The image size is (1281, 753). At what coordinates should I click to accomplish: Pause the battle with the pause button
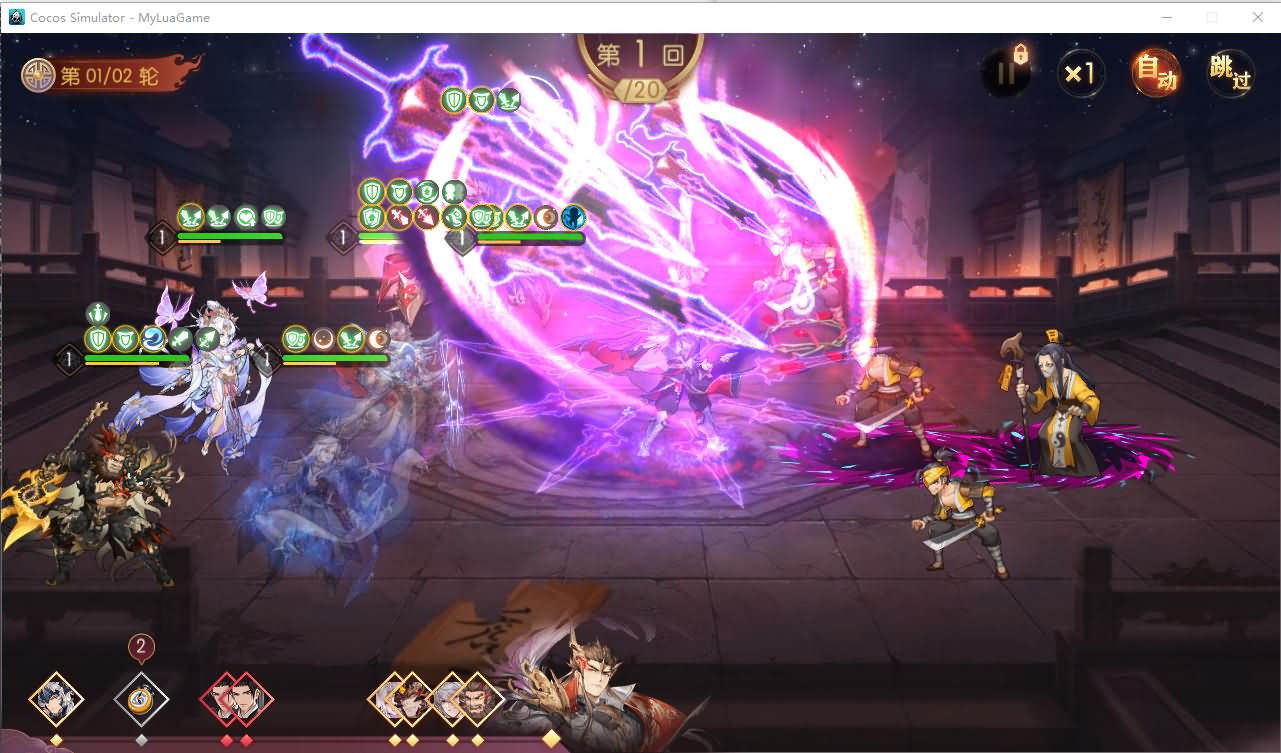coord(1007,75)
